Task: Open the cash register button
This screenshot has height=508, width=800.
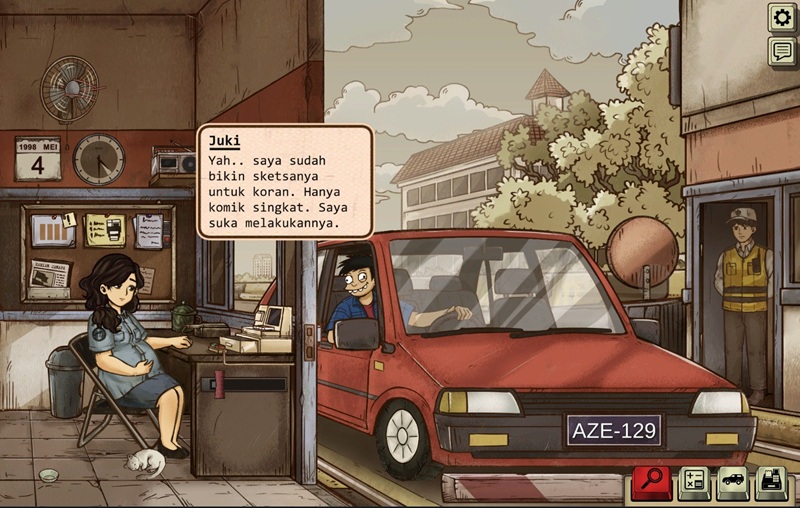Action: click(x=770, y=483)
